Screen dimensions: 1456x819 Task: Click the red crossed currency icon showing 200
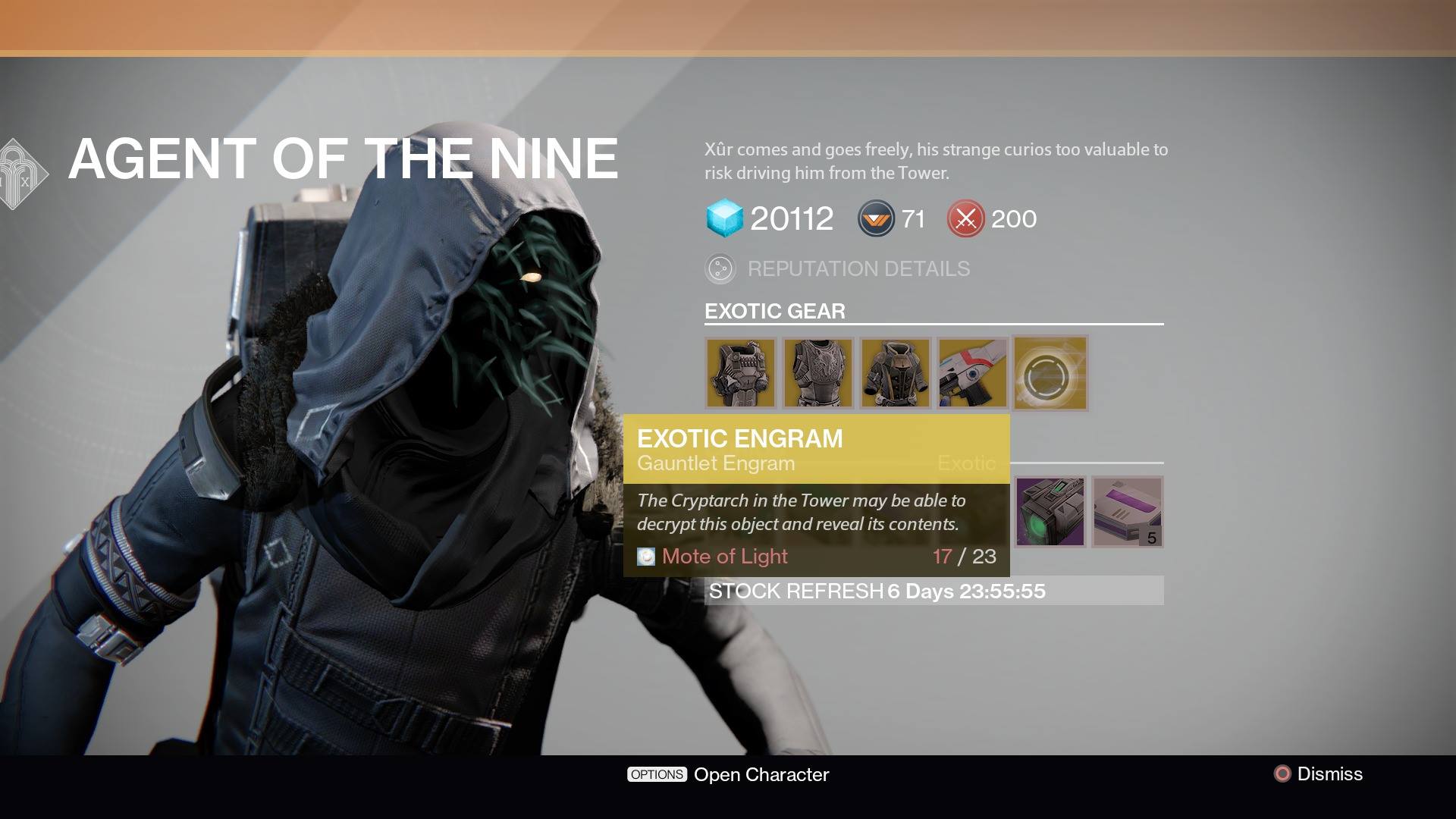[x=965, y=219]
